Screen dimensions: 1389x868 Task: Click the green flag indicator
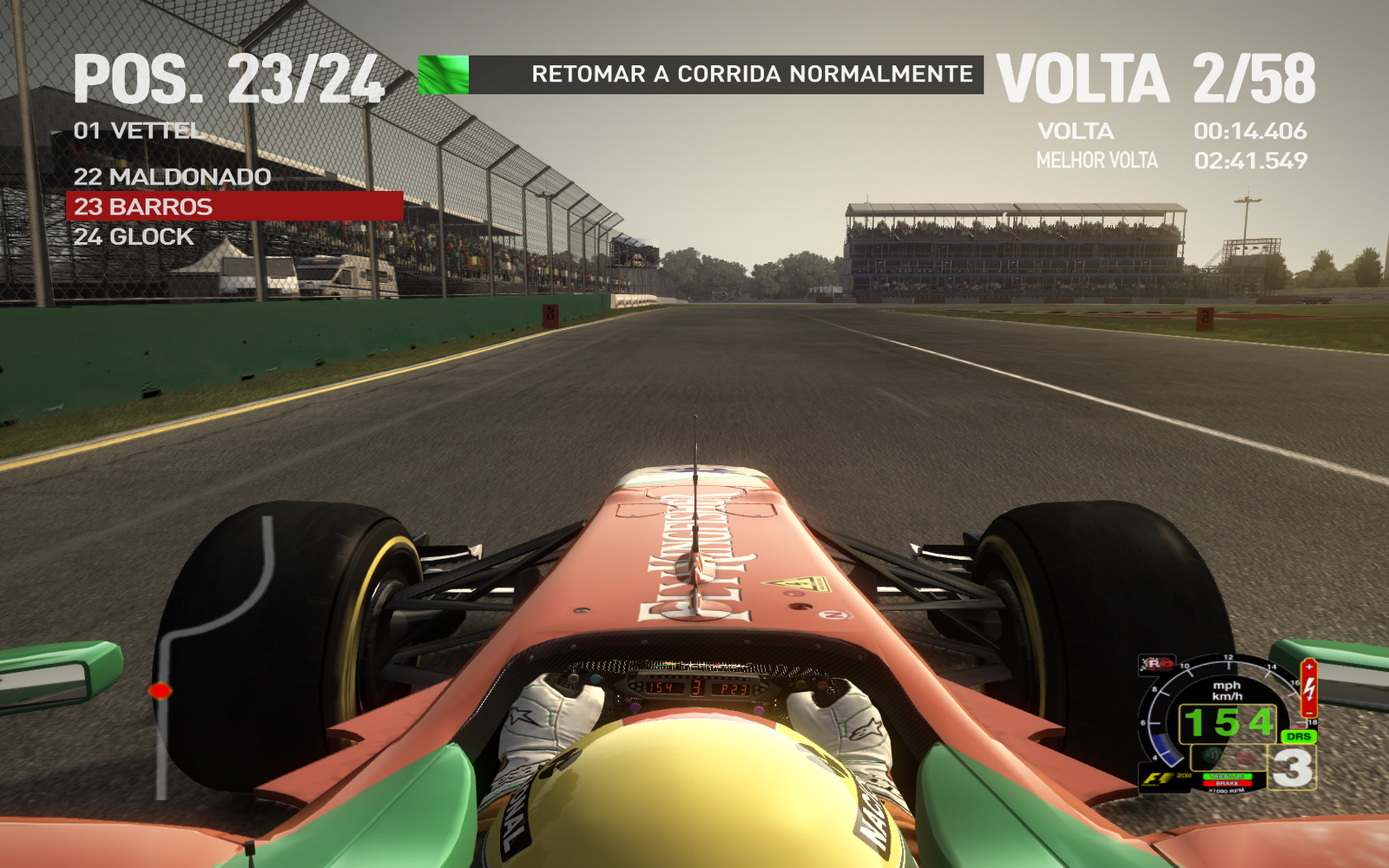(x=441, y=76)
